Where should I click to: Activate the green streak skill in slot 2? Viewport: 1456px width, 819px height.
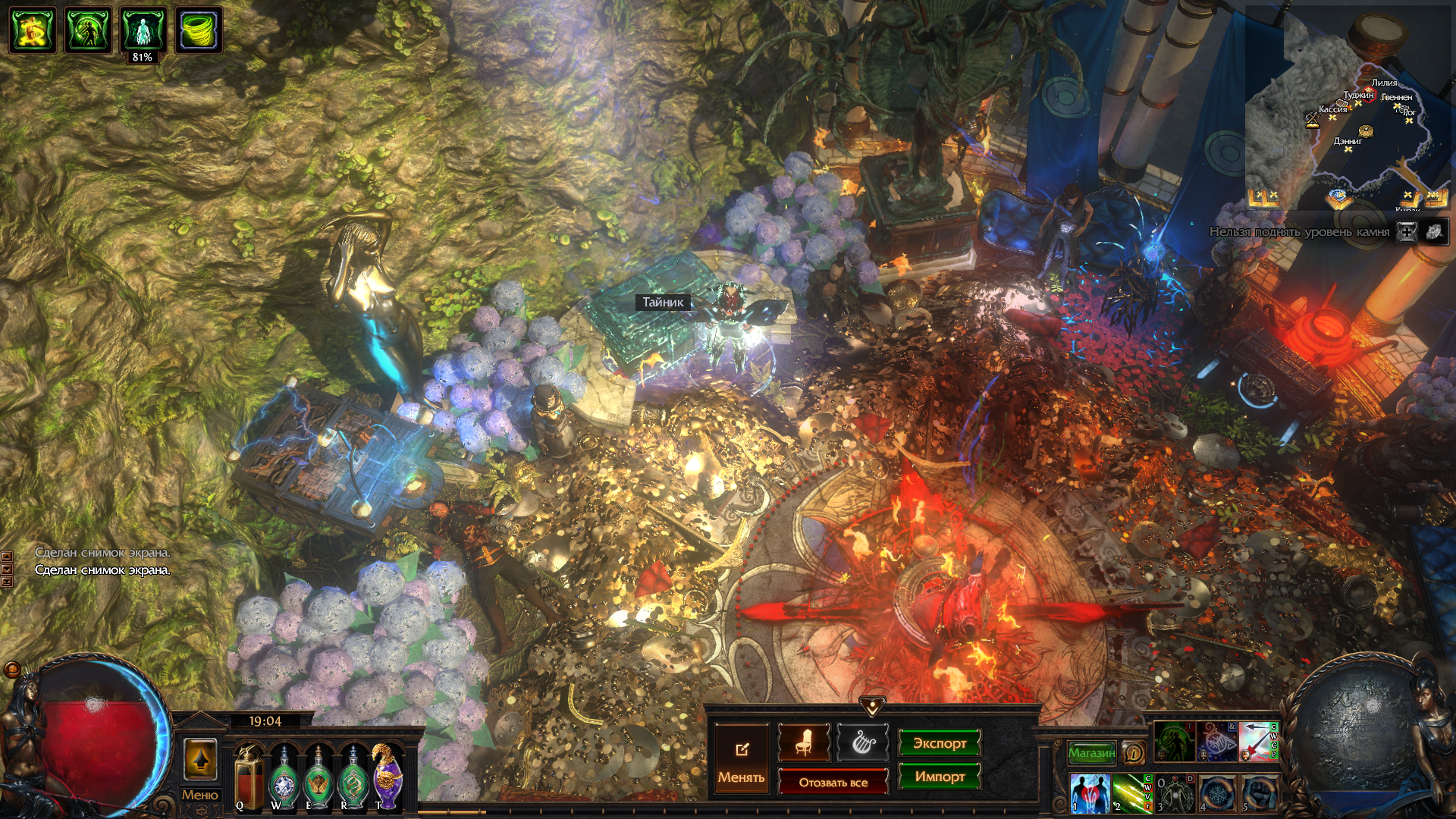point(1131,792)
